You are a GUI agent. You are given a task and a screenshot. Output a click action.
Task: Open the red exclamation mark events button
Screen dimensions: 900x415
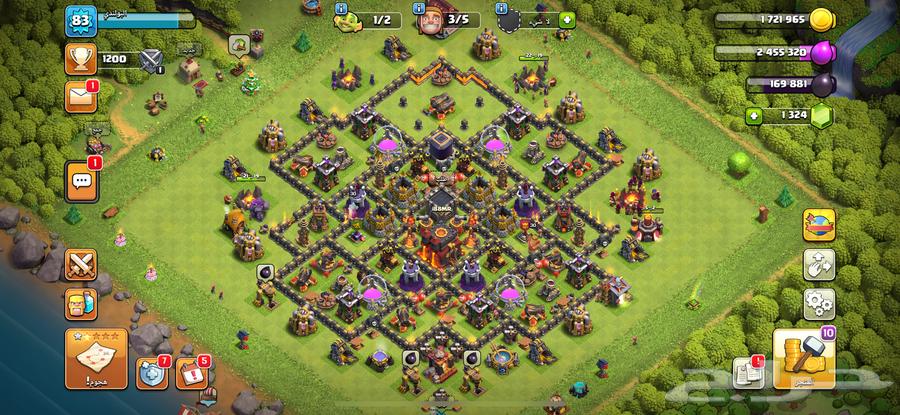coord(191,374)
